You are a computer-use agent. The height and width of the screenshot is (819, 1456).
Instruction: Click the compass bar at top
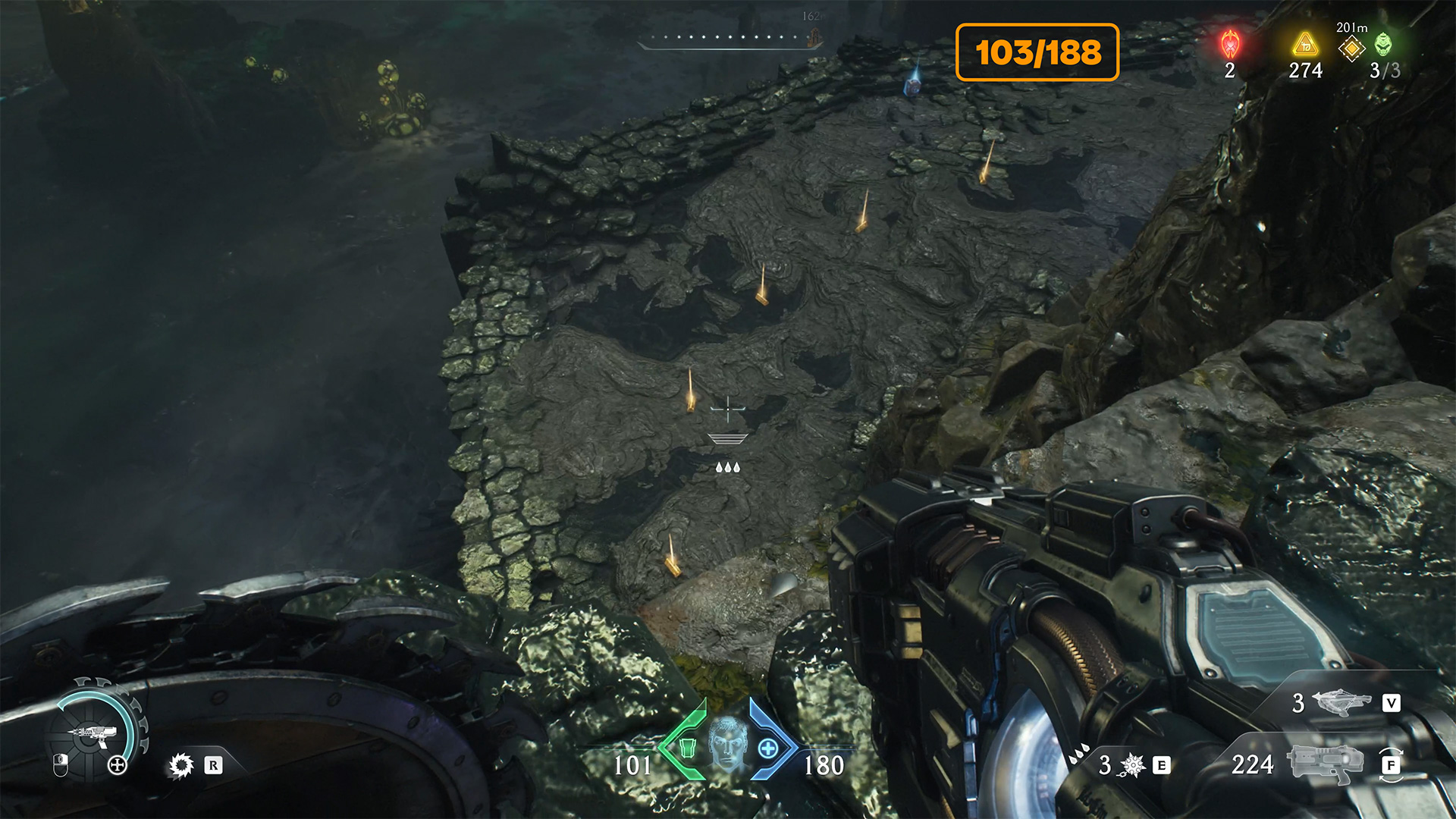tap(730, 39)
